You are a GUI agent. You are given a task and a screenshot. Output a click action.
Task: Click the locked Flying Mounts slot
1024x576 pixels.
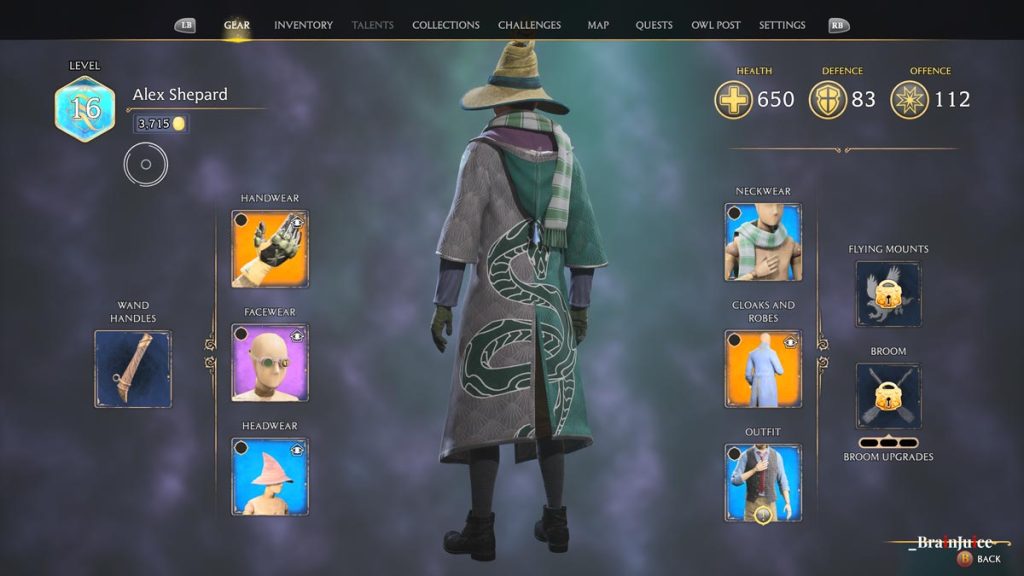(888, 294)
